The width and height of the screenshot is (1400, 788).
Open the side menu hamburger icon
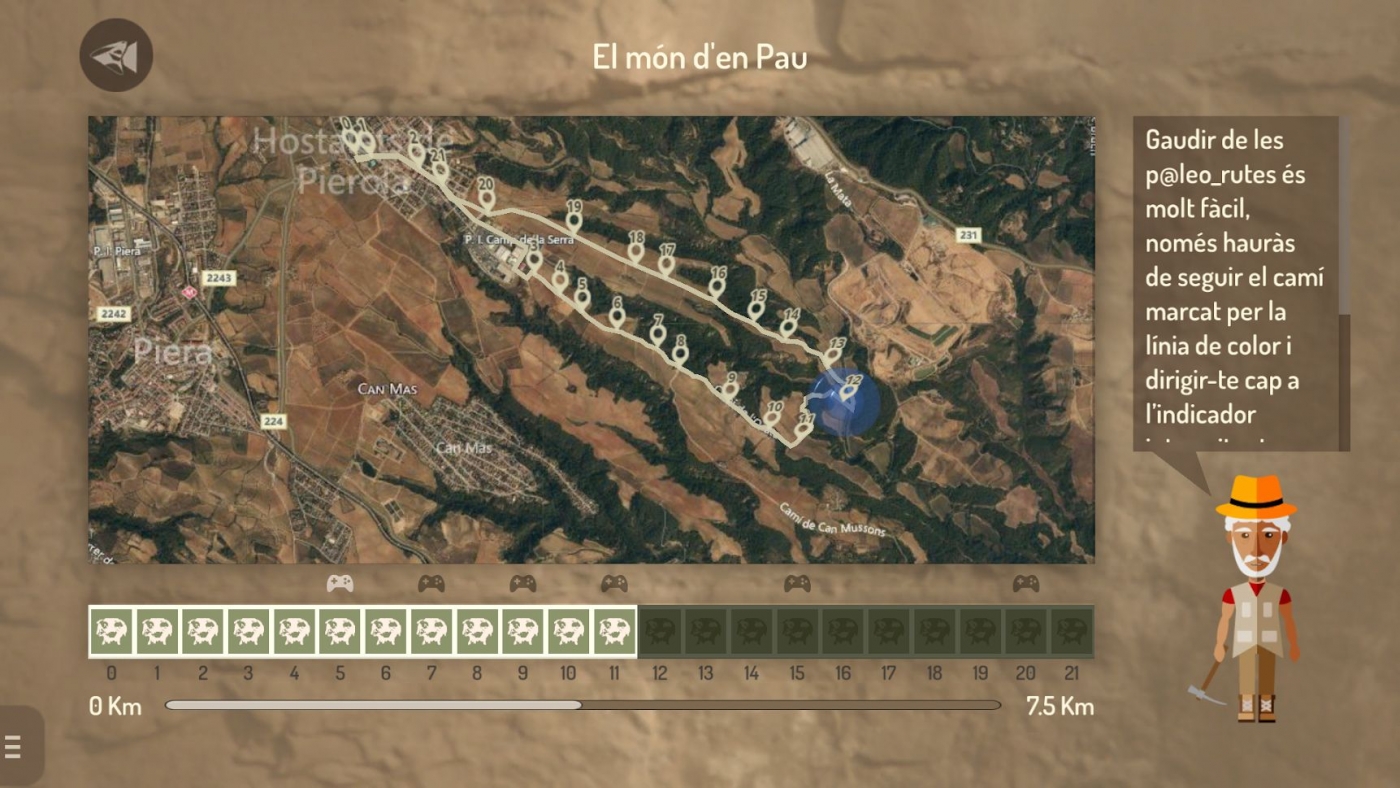(x=14, y=746)
